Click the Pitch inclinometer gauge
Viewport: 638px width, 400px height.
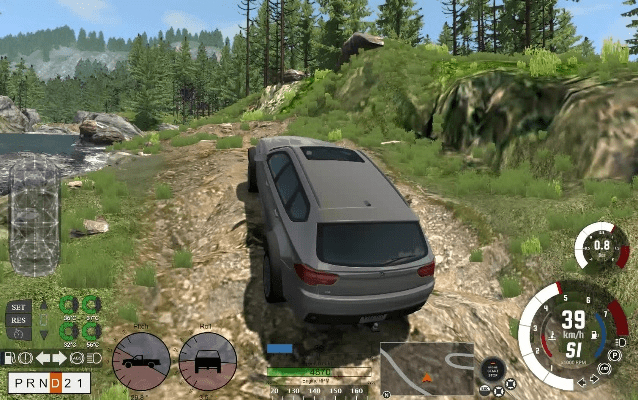point(141,361)
